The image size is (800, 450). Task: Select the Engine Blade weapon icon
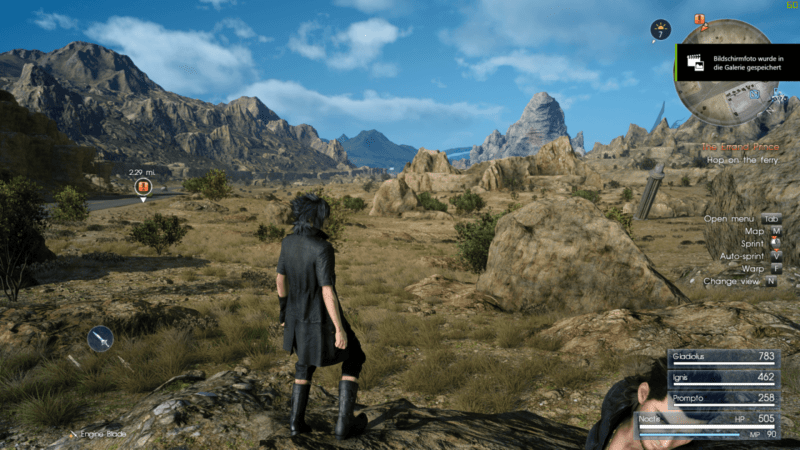point(100,340)
